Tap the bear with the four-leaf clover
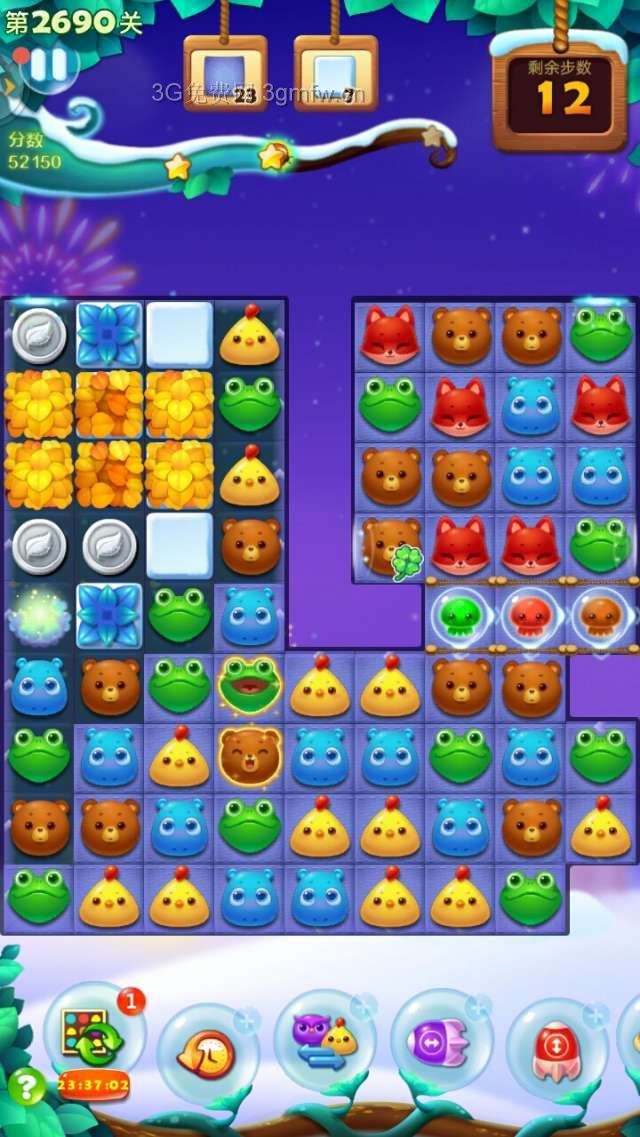This screenshot has height=1137, width=640. 390,545
